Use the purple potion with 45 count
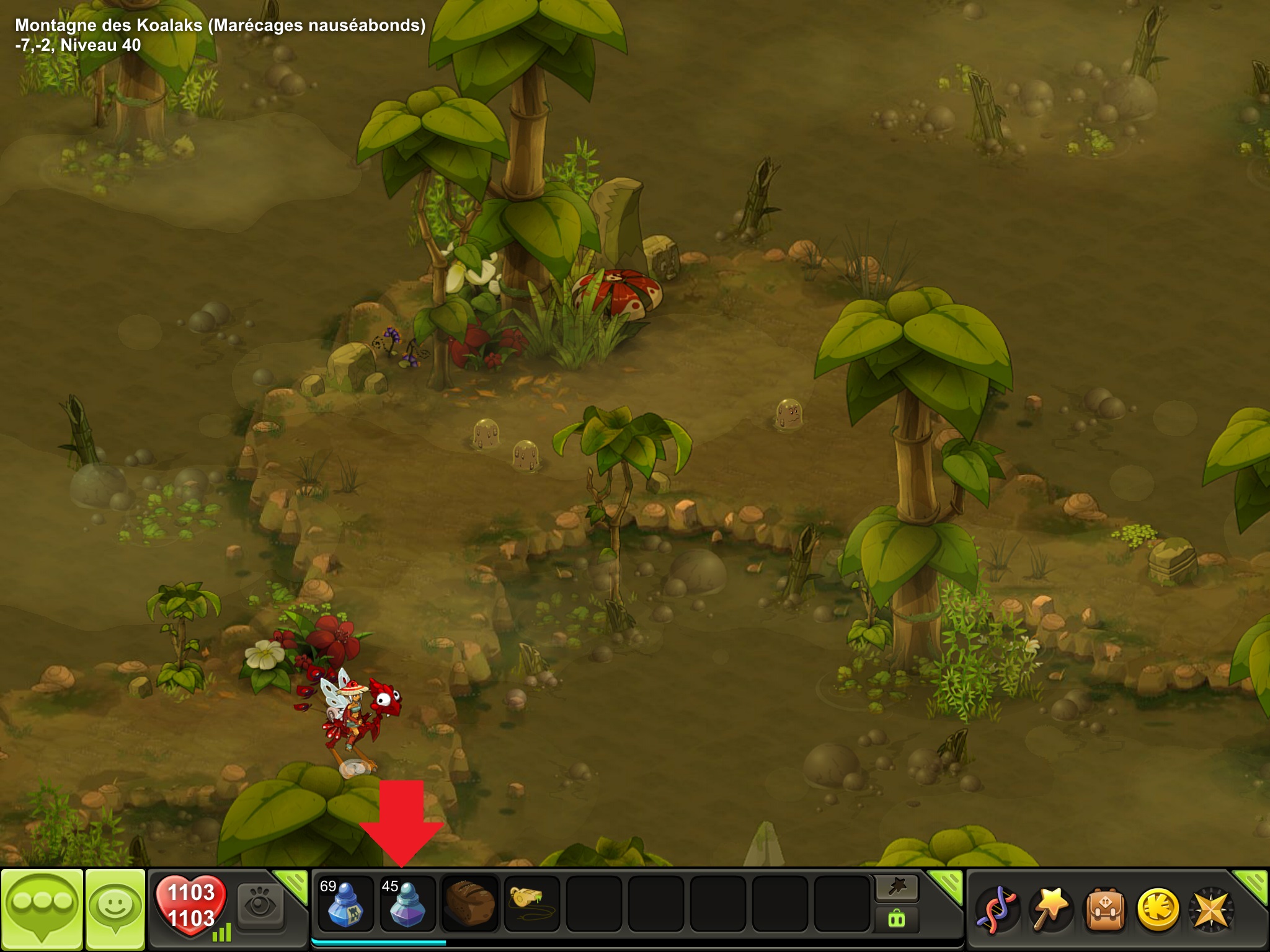 (407, 904)
